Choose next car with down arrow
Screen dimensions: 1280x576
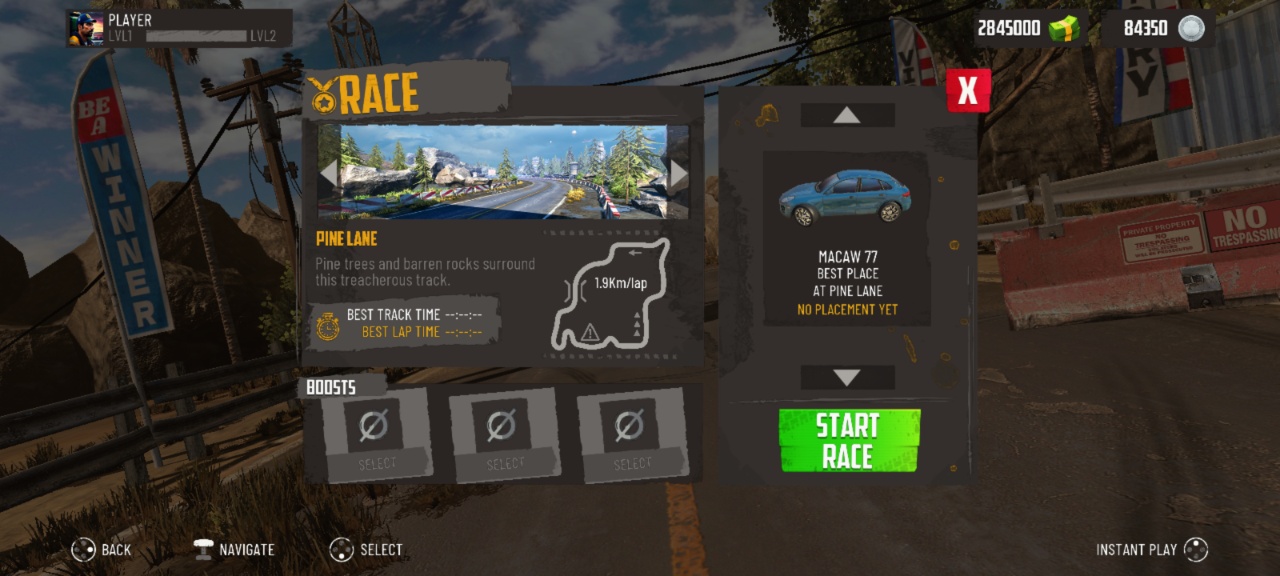tap(847, 377)
